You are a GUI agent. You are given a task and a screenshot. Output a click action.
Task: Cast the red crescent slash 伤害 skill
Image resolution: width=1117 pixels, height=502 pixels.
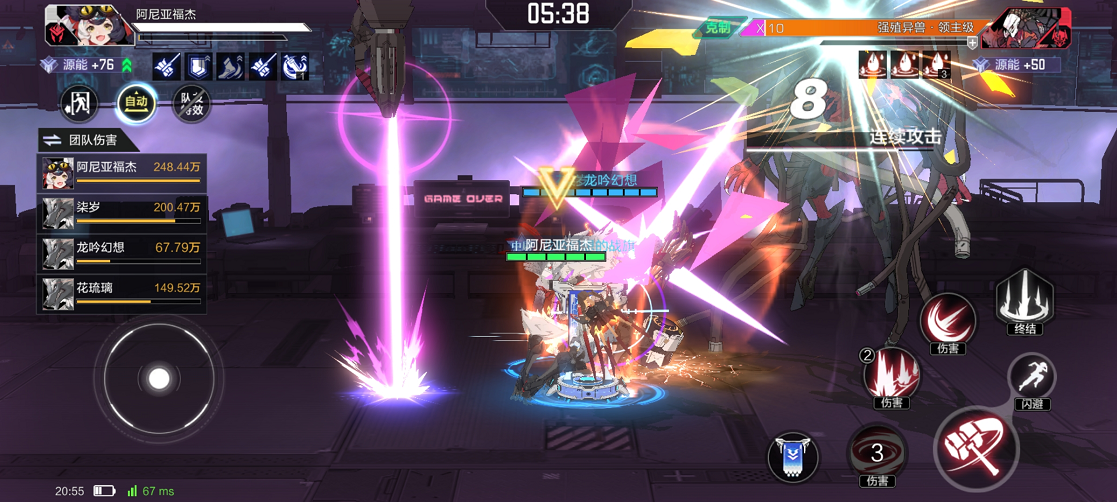(x=946, y=321)
